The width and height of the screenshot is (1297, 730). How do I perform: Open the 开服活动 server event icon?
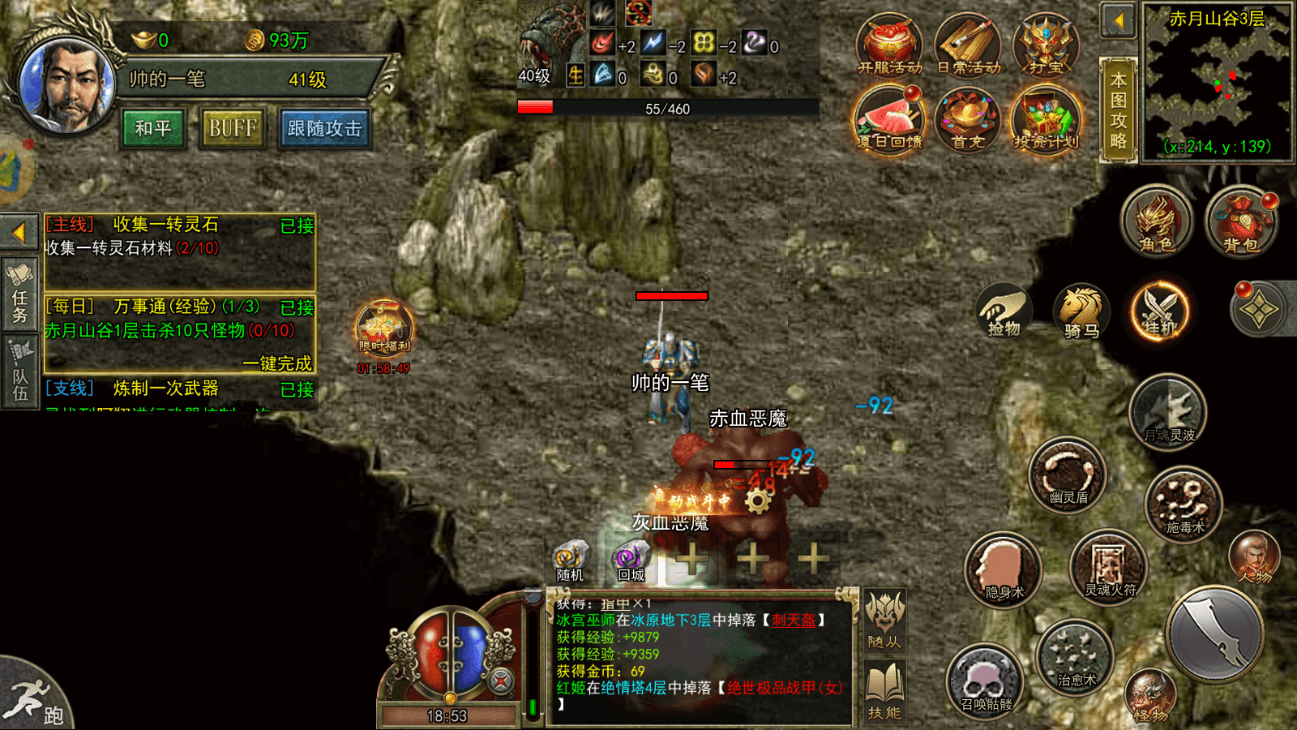click(888, 46)
